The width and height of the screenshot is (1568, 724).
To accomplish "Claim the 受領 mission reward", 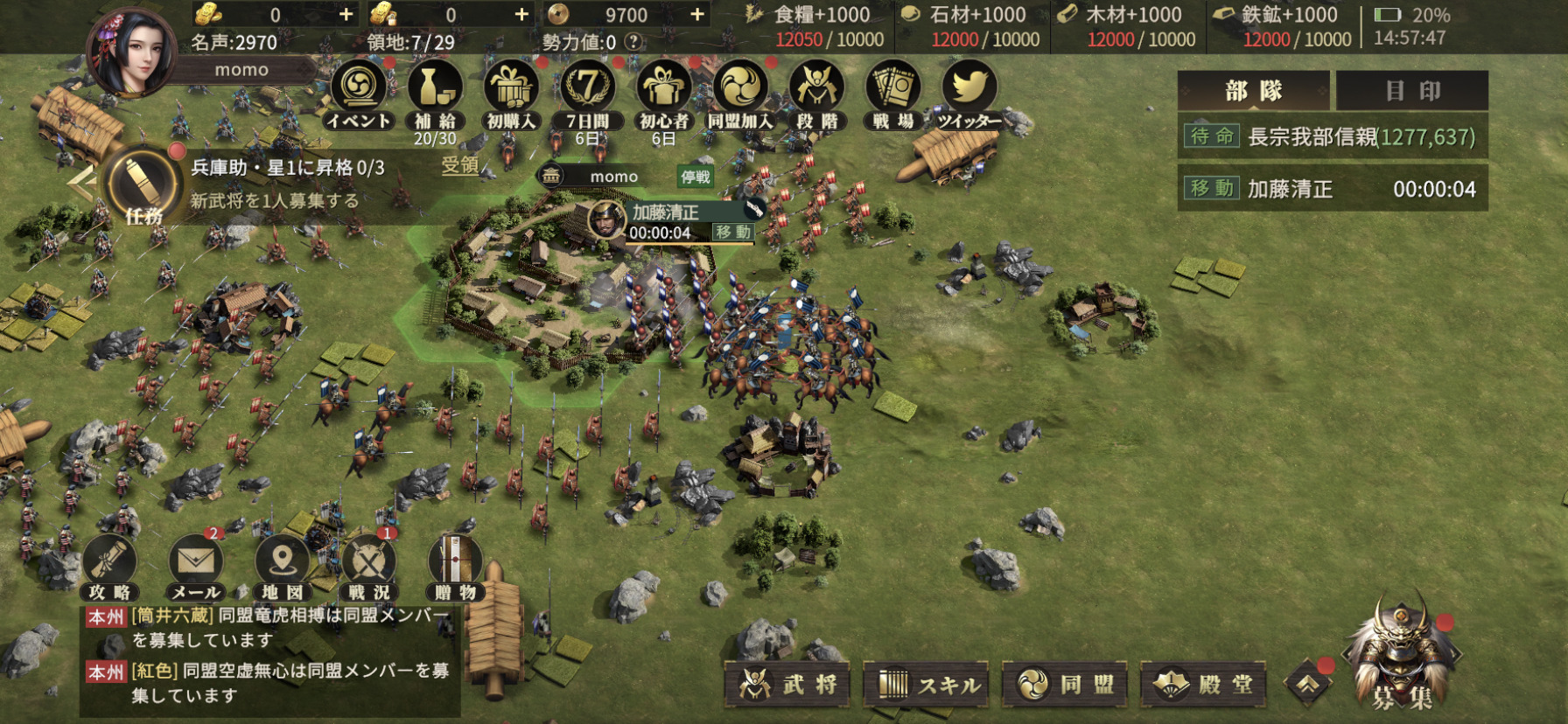I will 459,165.
